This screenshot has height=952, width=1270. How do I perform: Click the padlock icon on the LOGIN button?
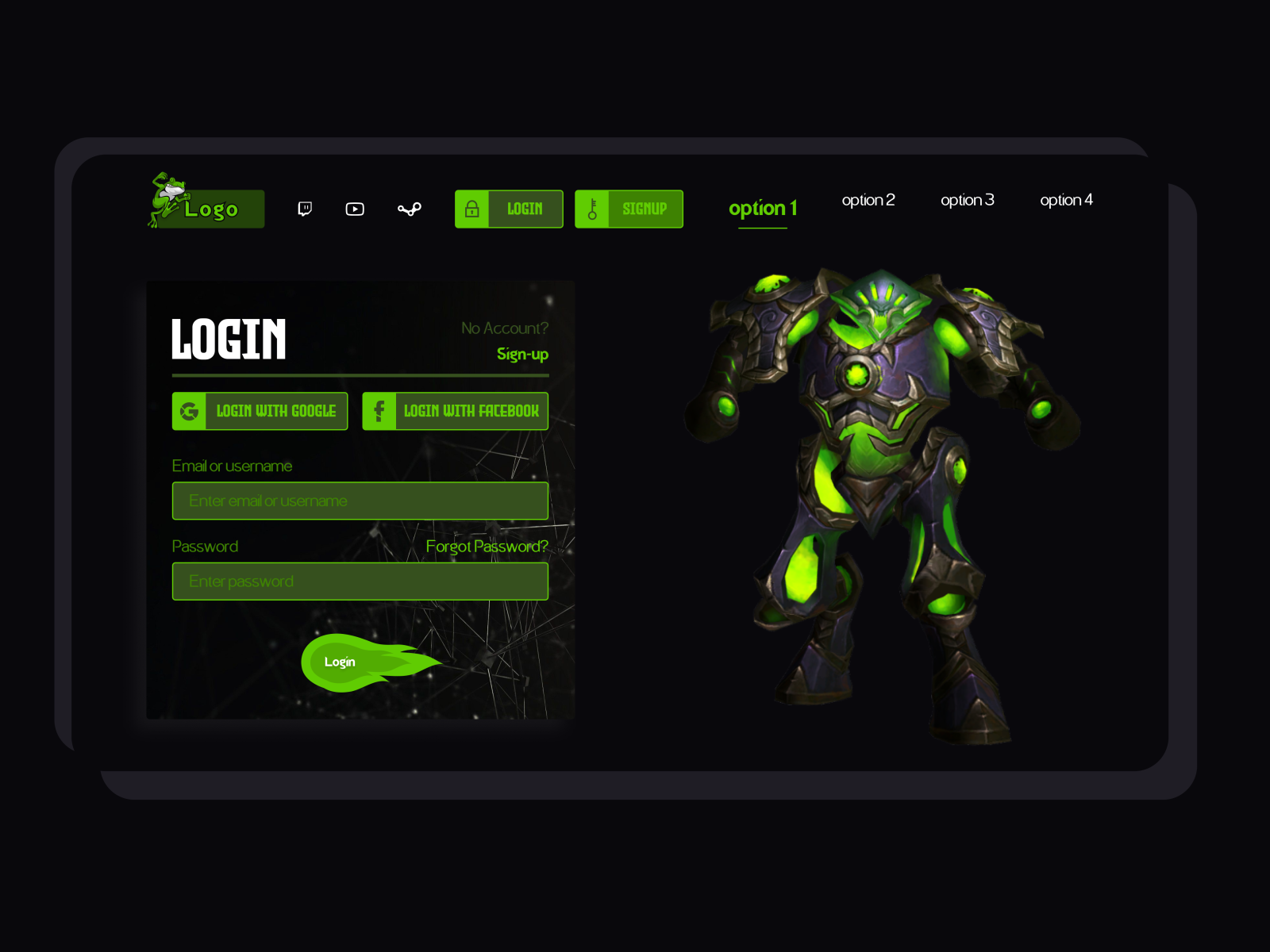point(473,209)
